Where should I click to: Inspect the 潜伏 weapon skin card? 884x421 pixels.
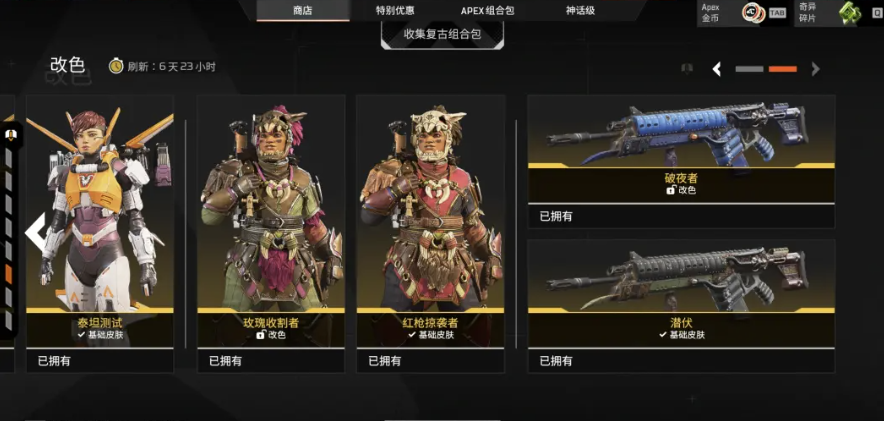click(x=681, y=300)
